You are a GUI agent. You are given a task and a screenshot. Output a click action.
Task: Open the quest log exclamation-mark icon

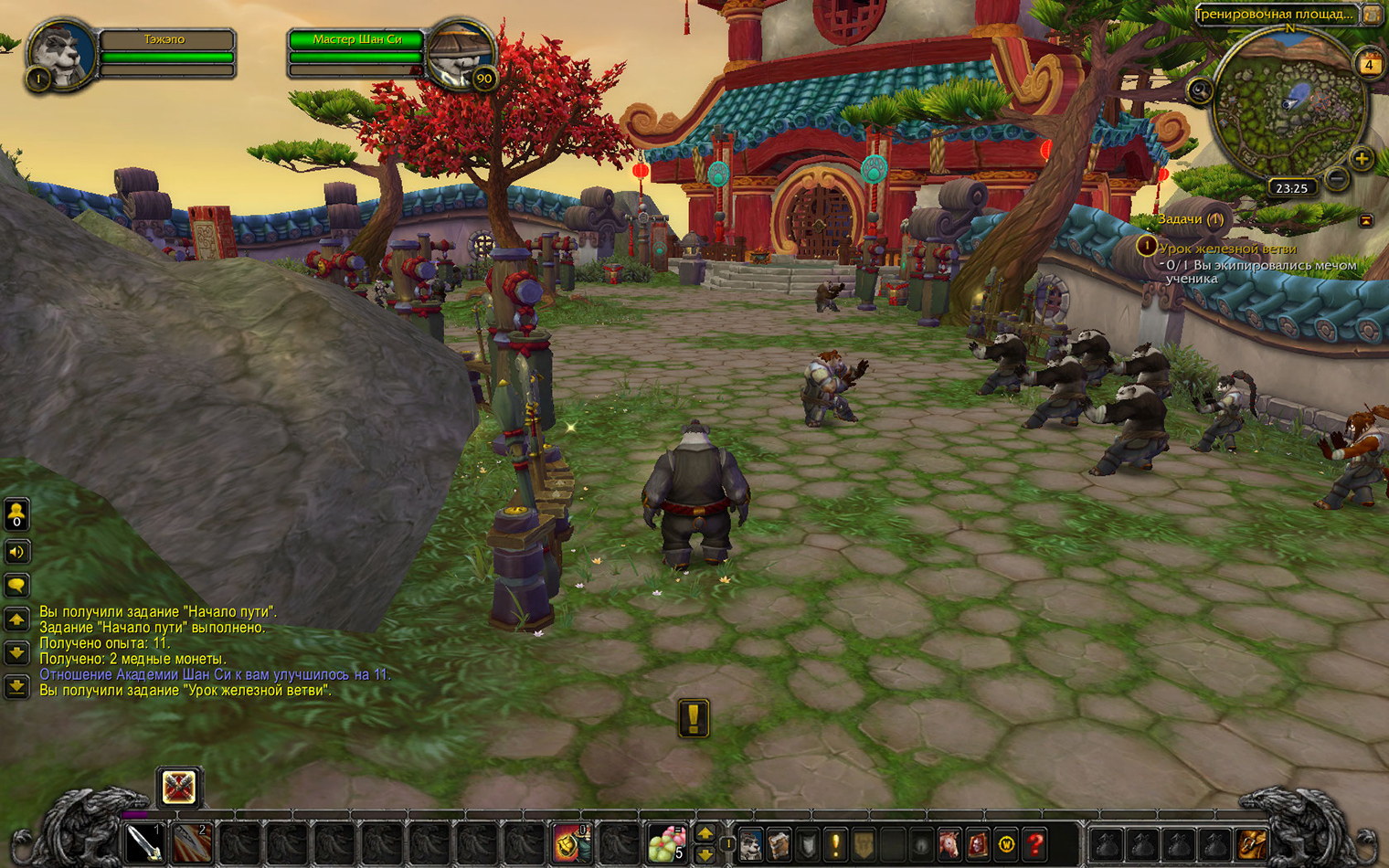point(835,845)
